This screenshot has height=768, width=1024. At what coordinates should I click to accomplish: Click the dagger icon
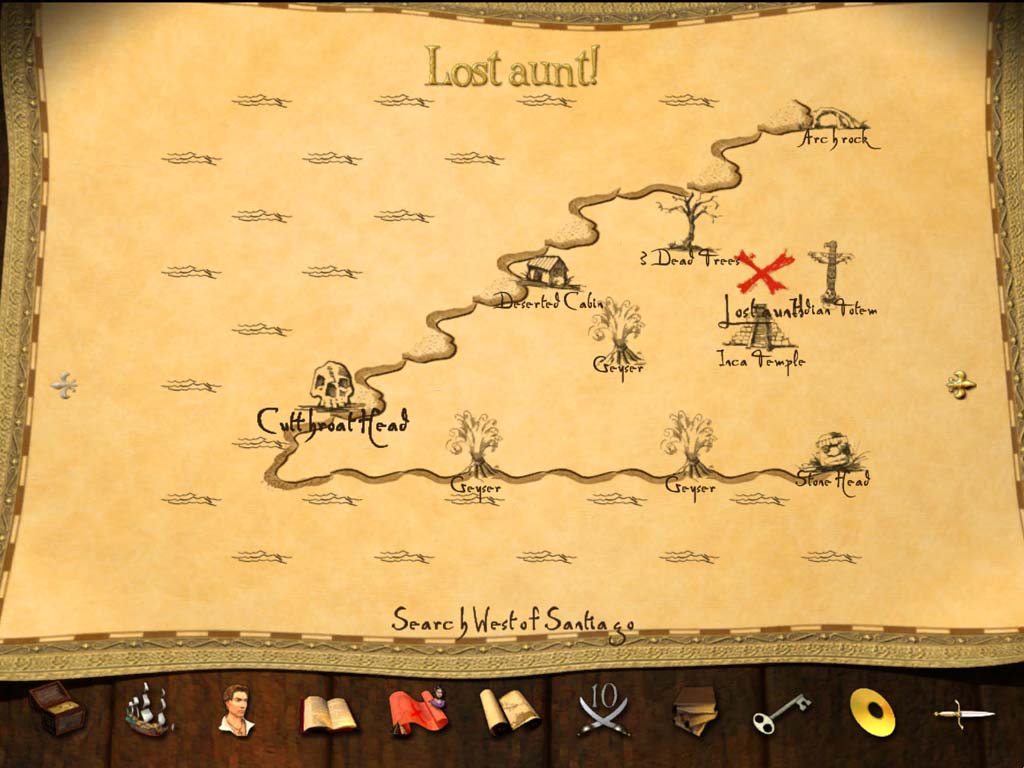coord(963,713)
